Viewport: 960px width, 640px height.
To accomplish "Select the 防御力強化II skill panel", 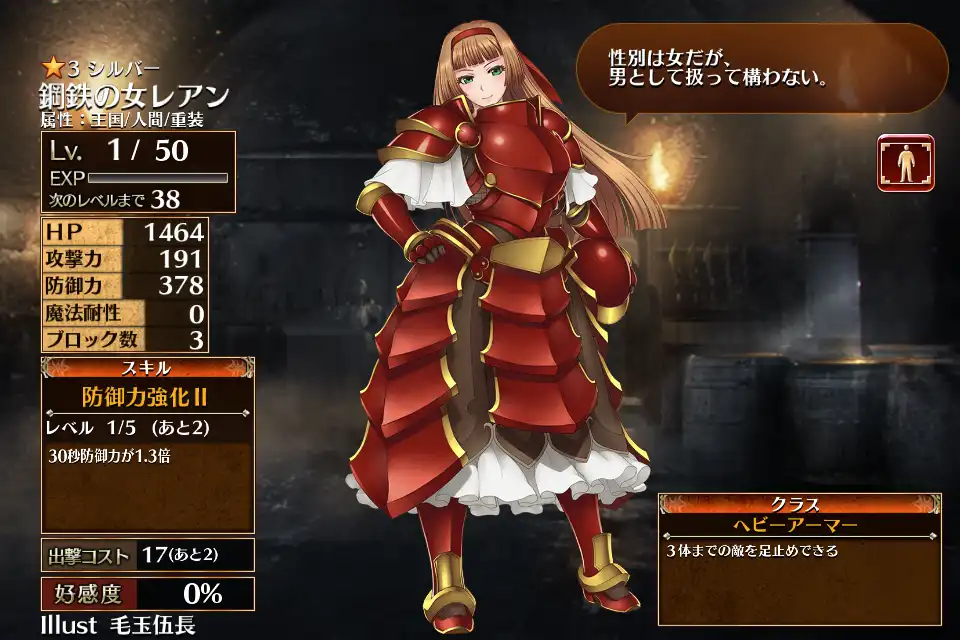I will point(147,396).
